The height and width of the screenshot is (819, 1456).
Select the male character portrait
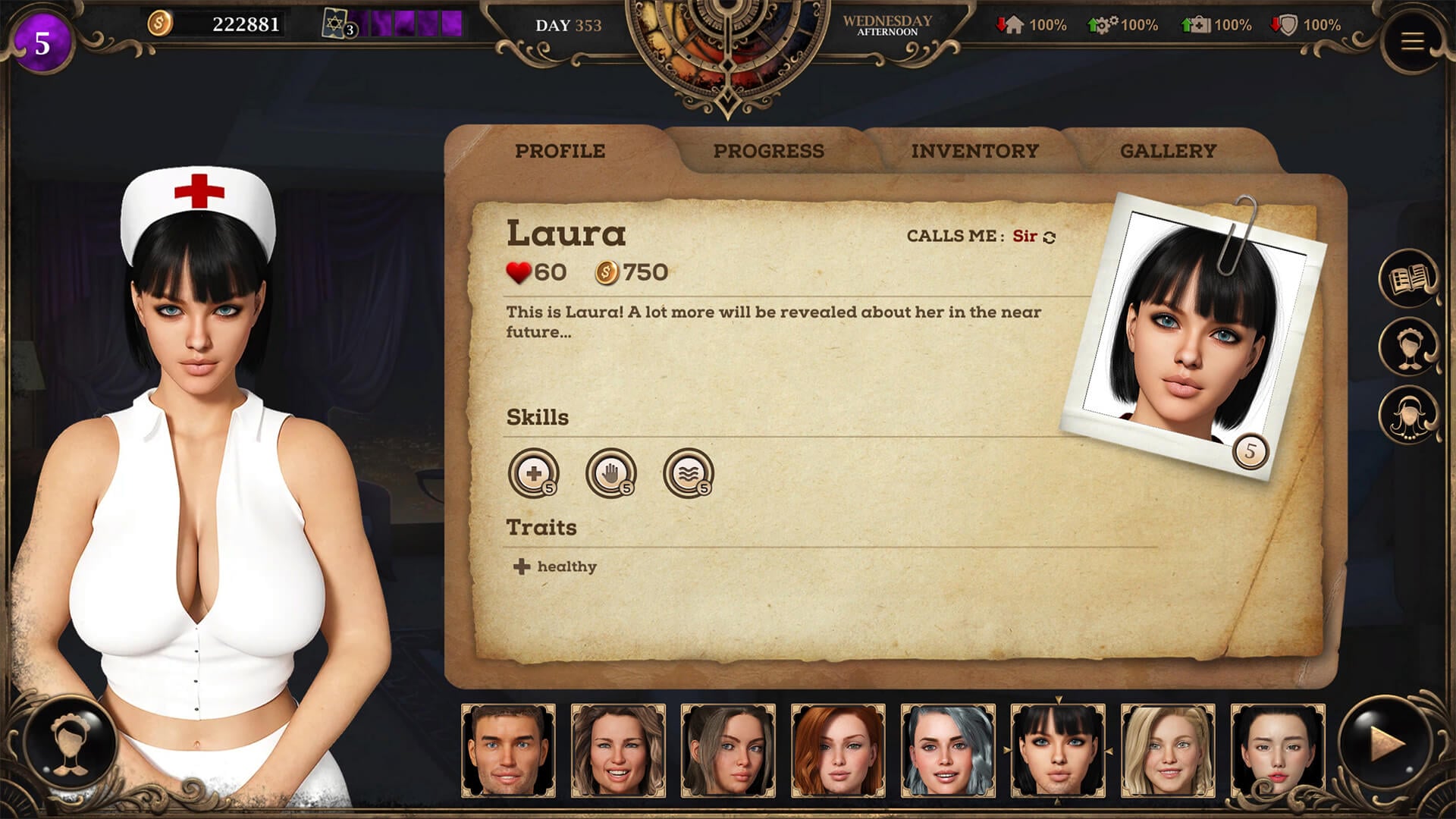[x=508, y=751]
